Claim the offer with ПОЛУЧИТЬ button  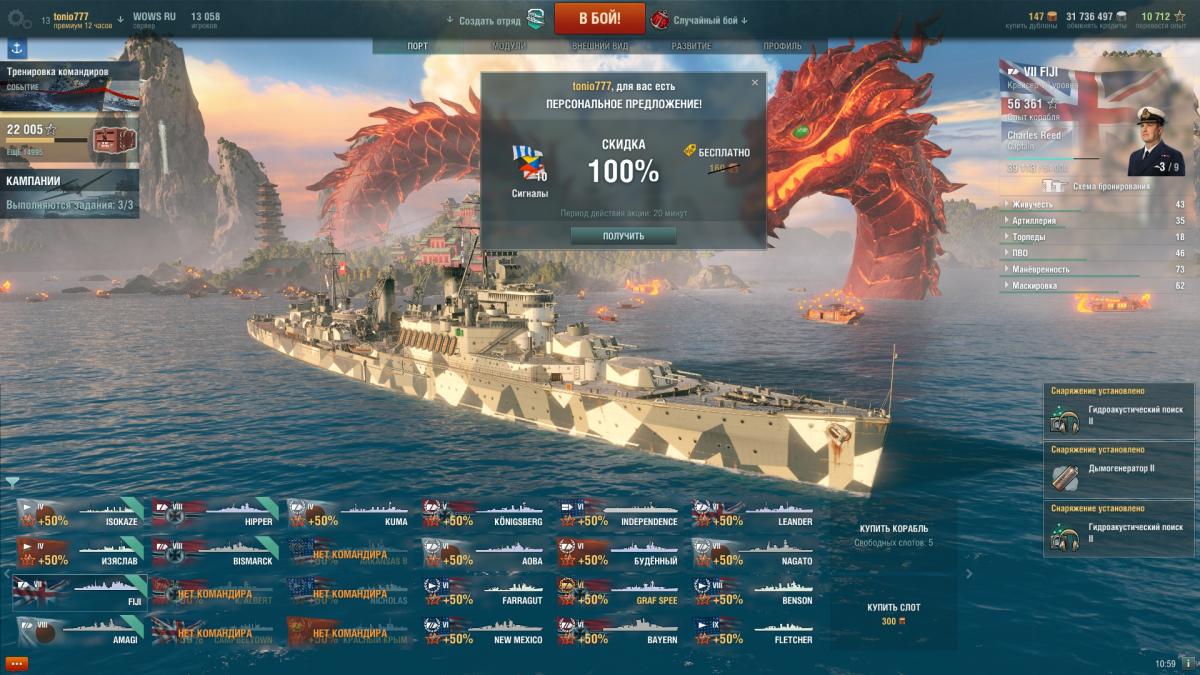623,236
